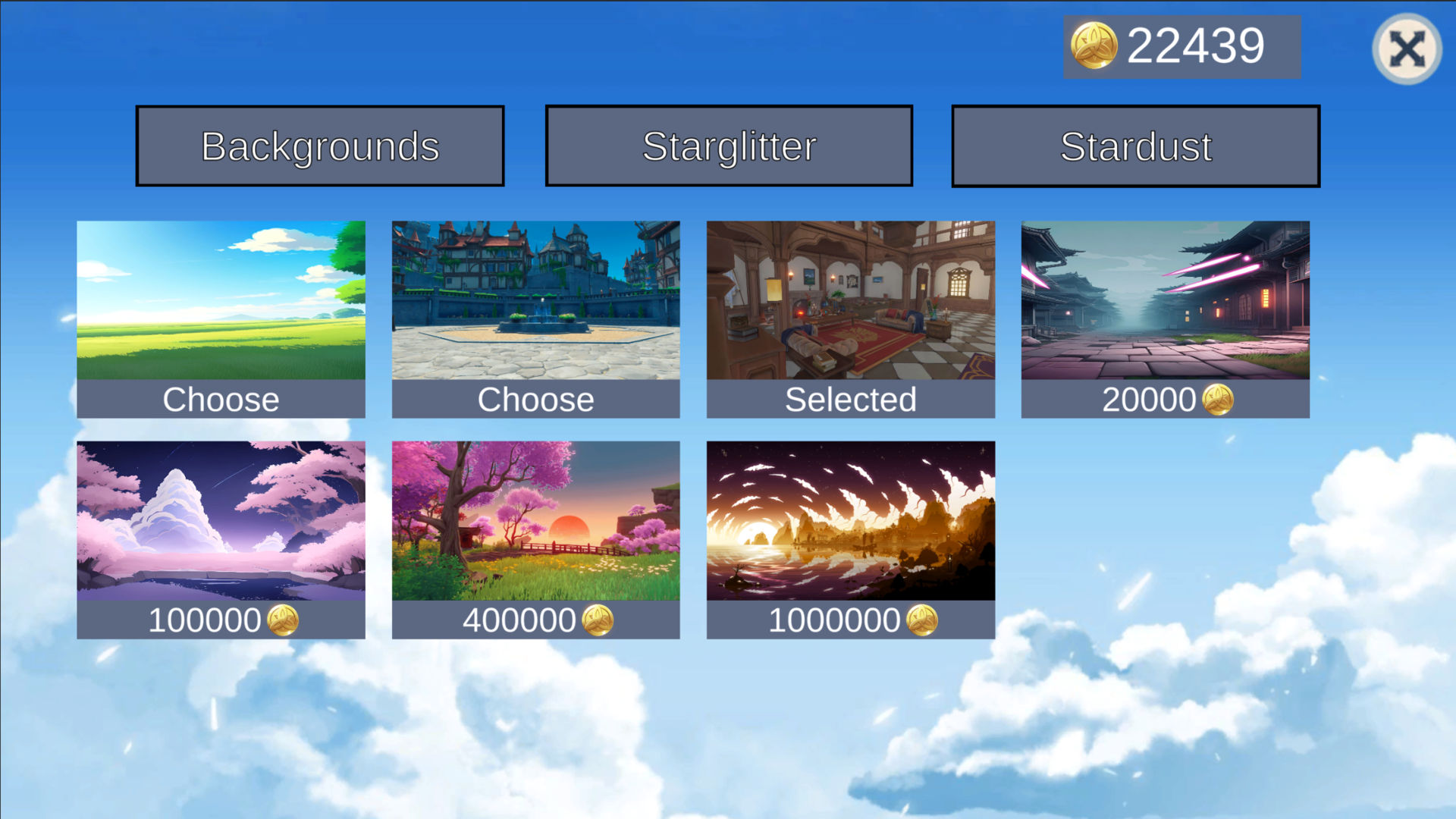Viewport: 1456px width, 819px height.
Task: Switch to the Starglitter tab
Action: (x=728, y=145)
